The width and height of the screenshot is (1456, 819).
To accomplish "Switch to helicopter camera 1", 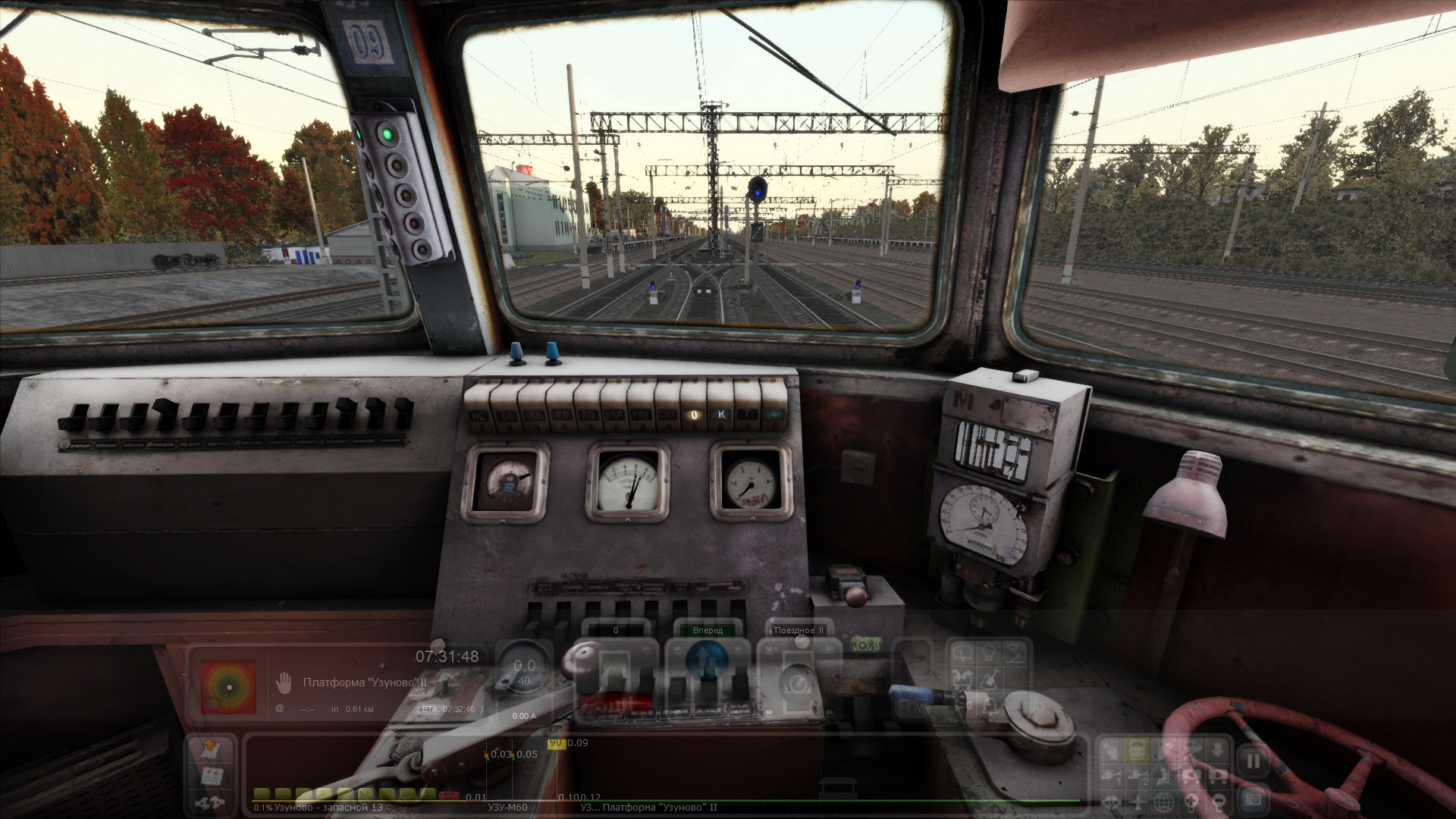I will point(1112,776).
